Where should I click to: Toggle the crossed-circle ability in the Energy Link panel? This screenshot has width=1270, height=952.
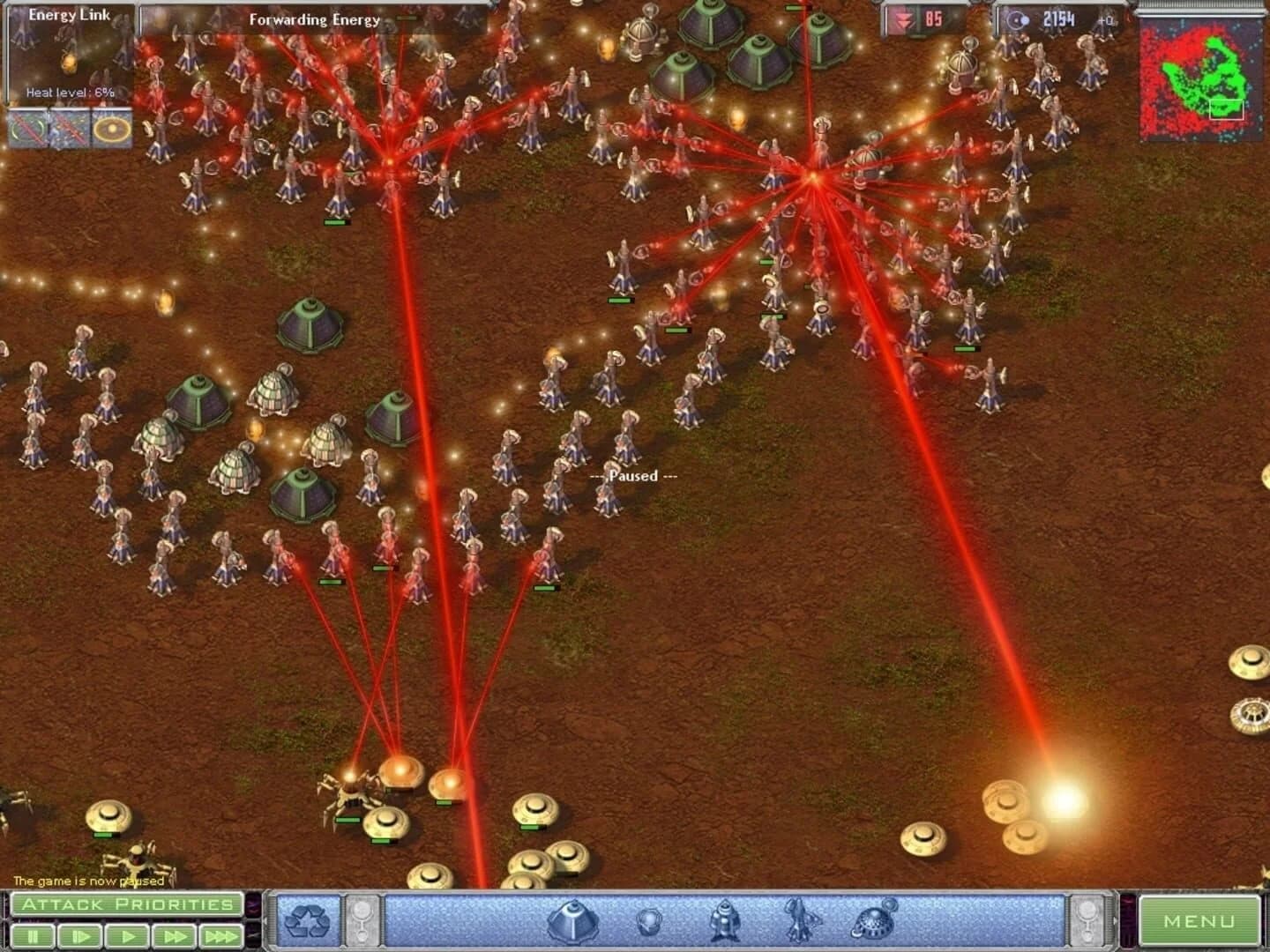tap(26, 129)
